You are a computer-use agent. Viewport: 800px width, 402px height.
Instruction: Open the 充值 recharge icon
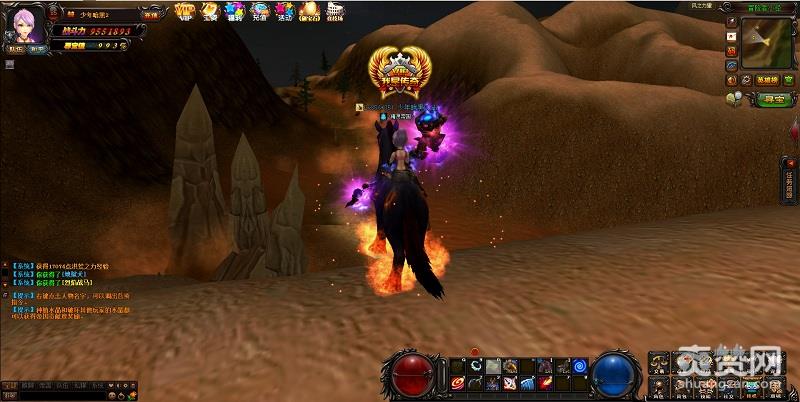(259, 11)
